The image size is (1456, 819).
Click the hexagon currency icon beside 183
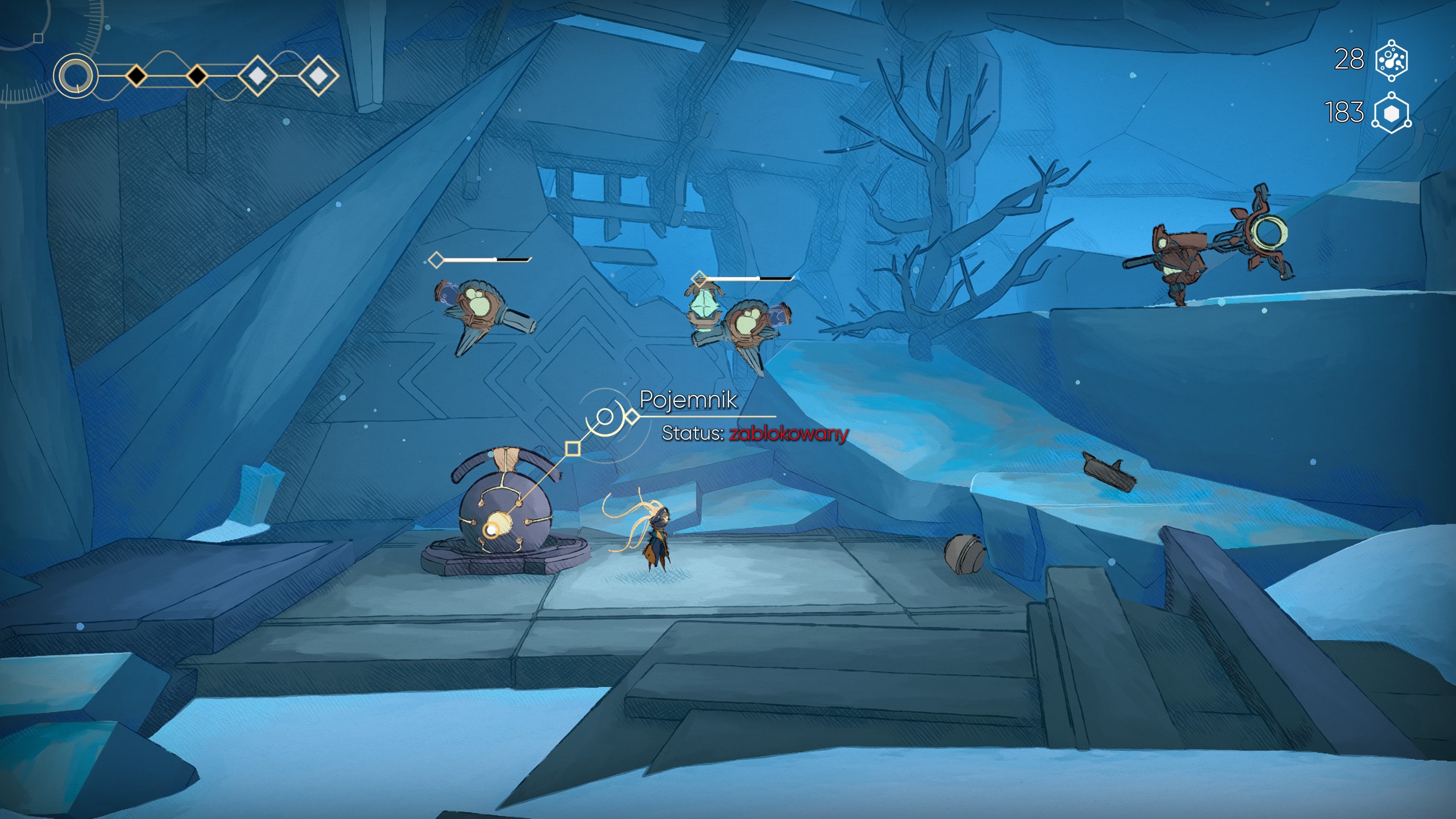coord(1392,113)
